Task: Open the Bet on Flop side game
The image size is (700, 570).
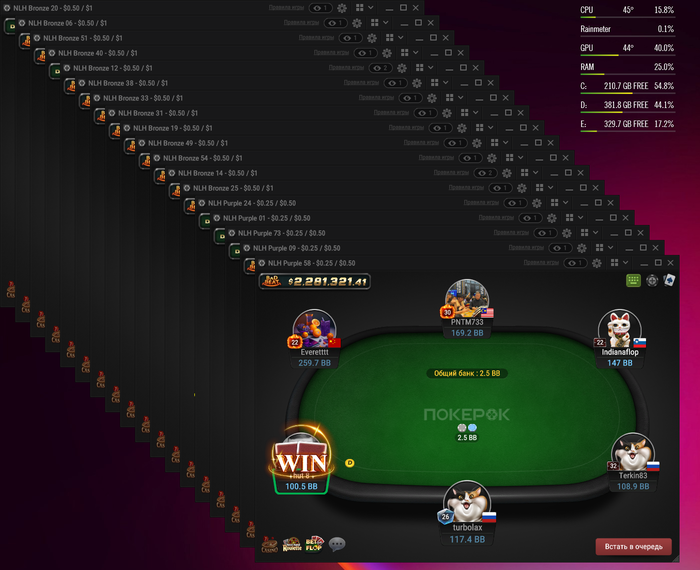Action: pyautogui.click(x=314, y=544)
